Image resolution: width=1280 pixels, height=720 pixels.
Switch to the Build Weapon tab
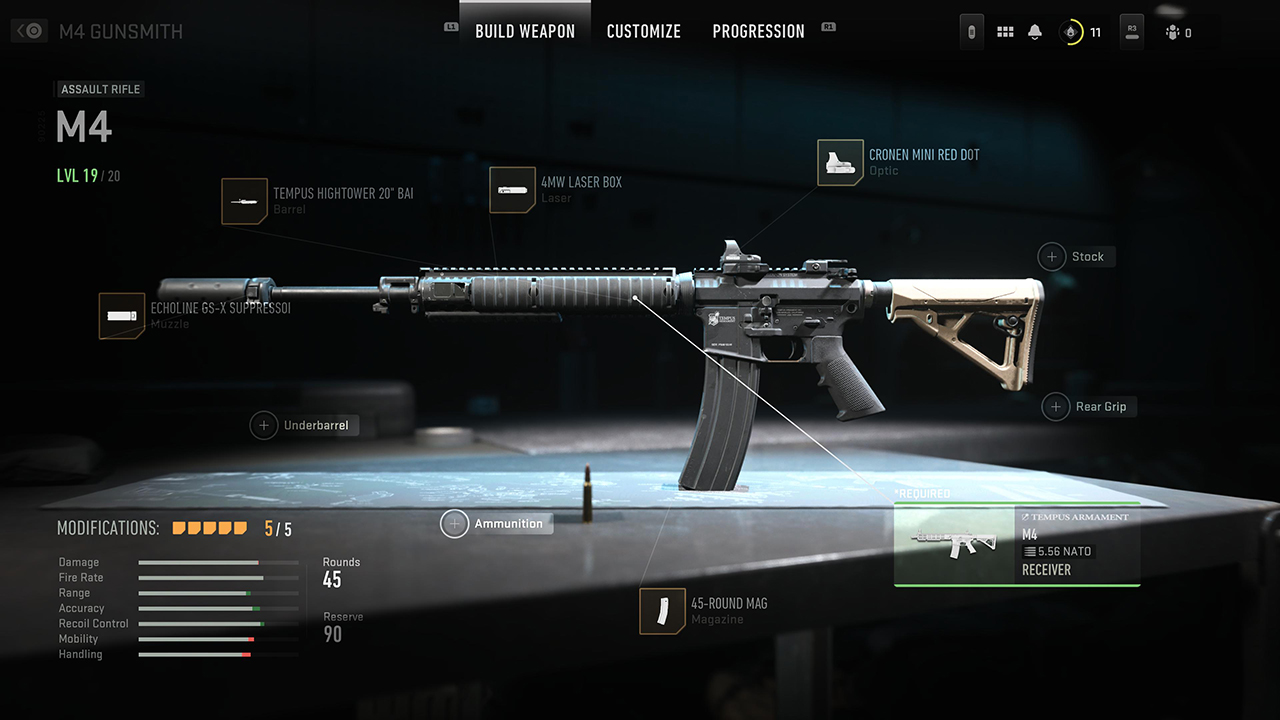click(525, 31)
